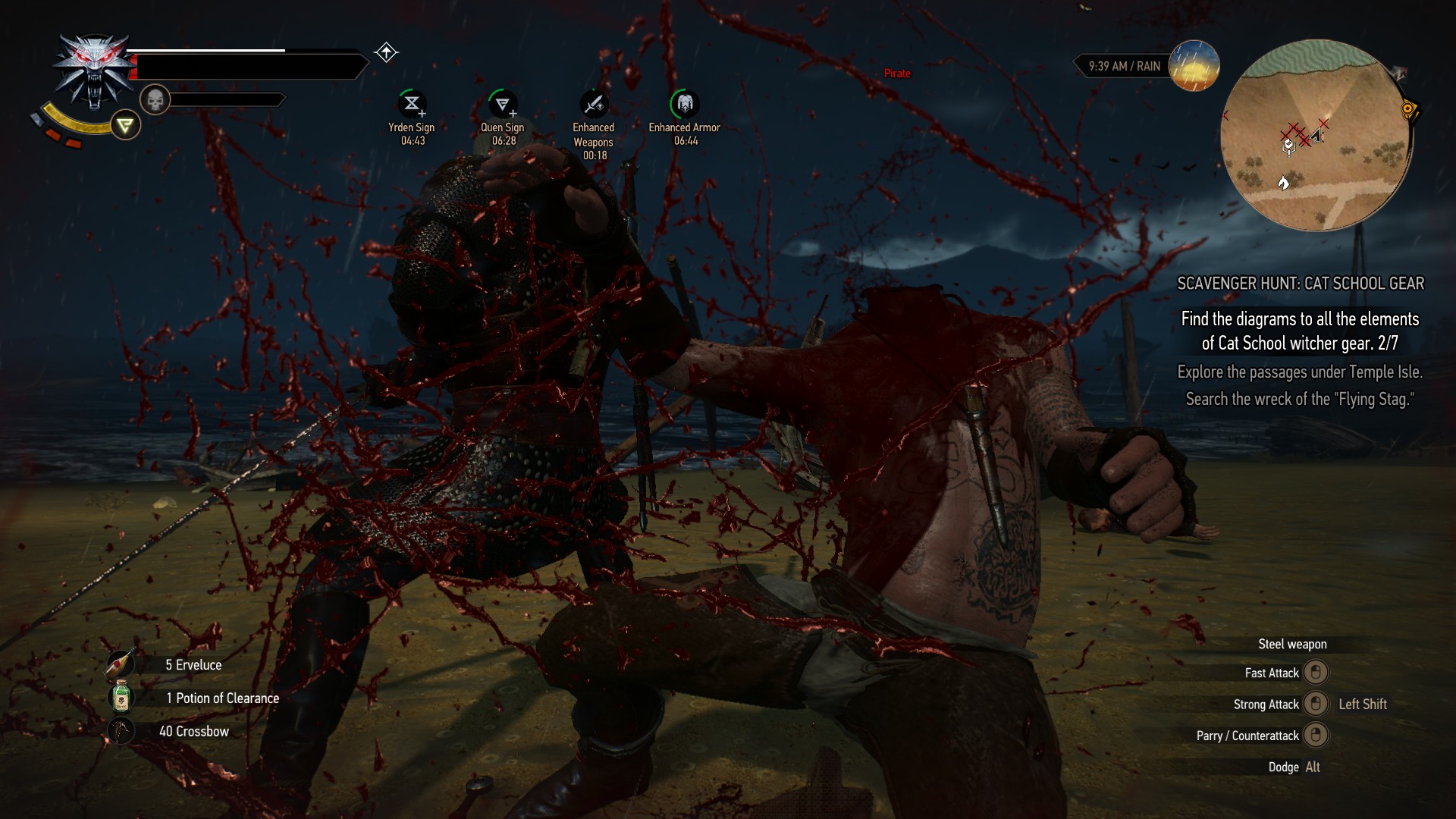Click the Quen Sign buff icon
This screenshot has height=819, width=1456.
[x=503, y=104]
